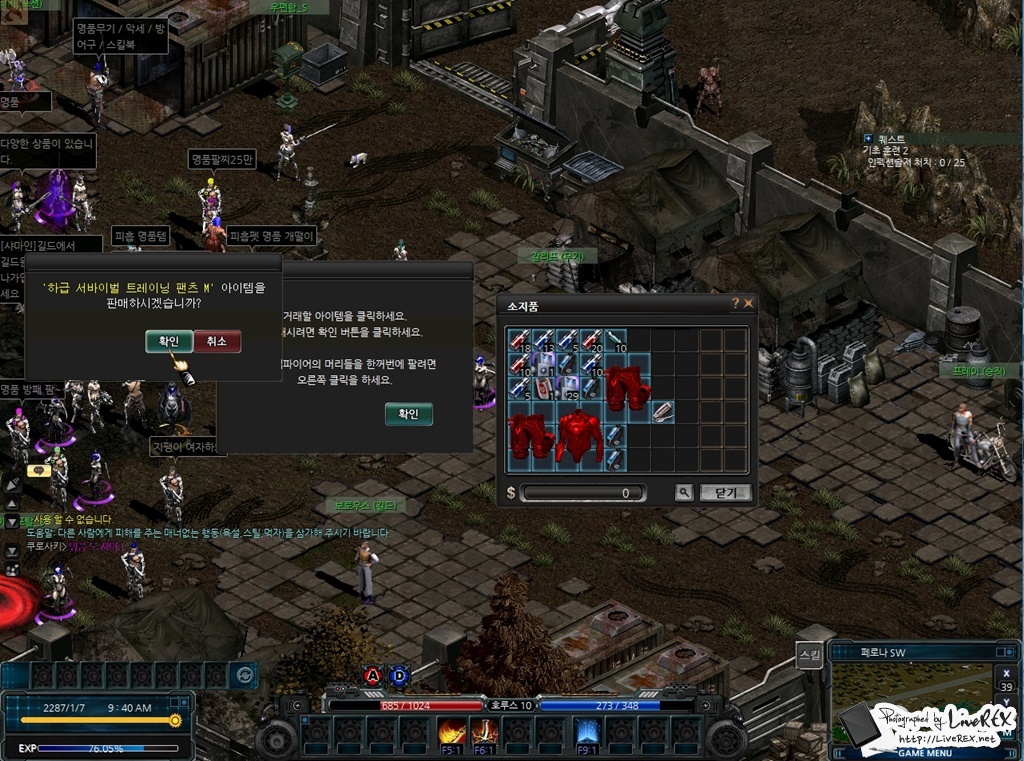Activate the F9 blue skill on the hotbar
The height and width of the screenshot is (761, 1024).
point(587,733)
